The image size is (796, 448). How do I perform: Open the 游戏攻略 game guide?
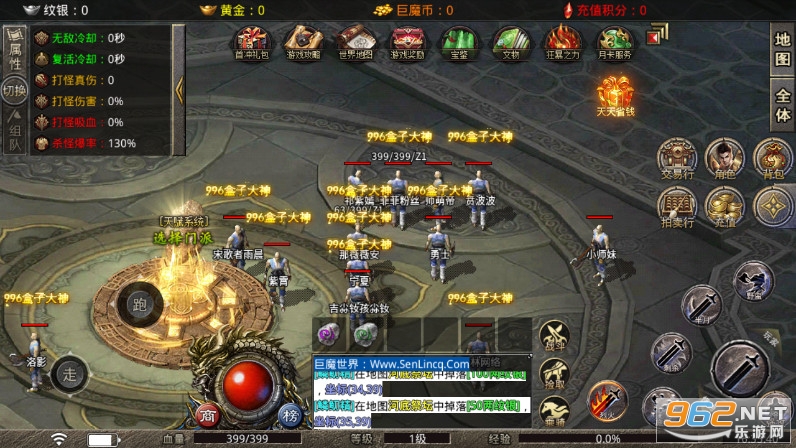(304, 42)
